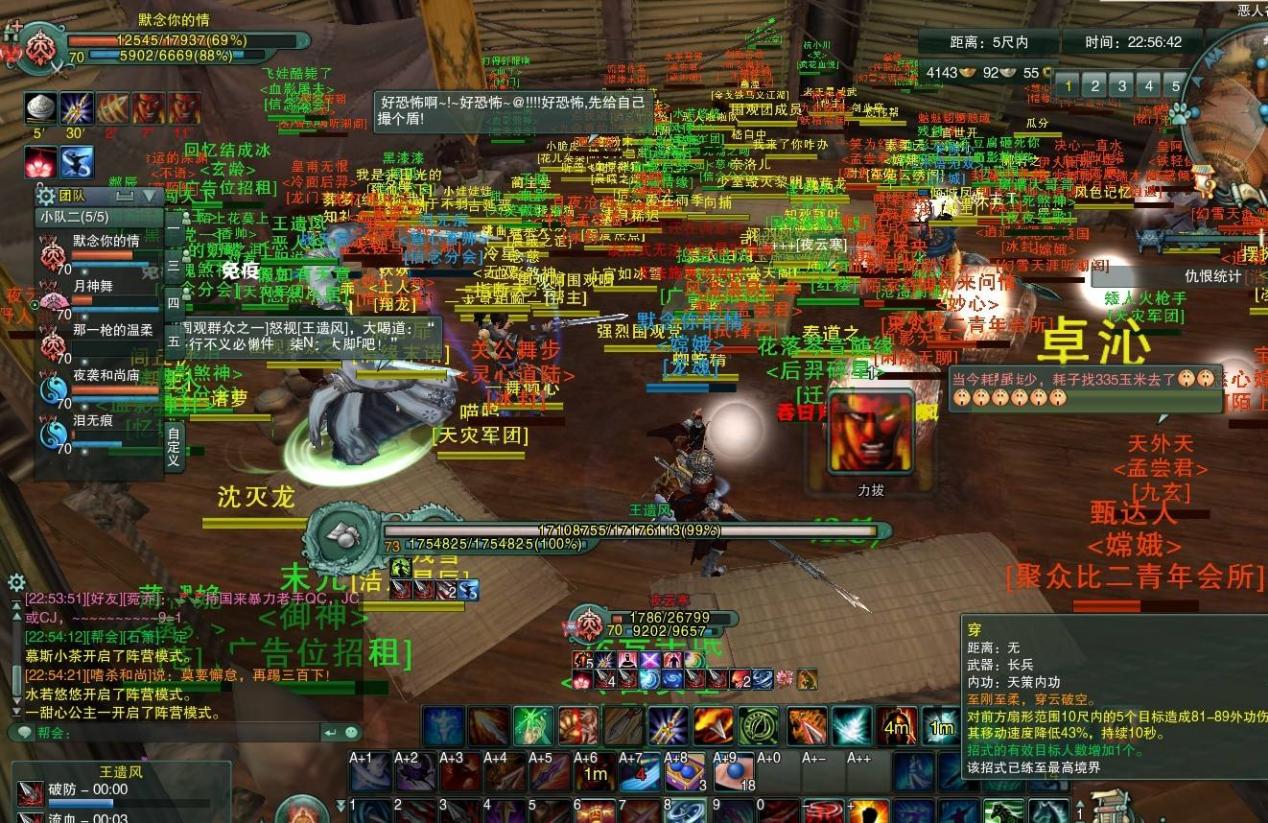Choose number 1 button near the minimap
This screenshot has width=1268, height=823.
1068,86
